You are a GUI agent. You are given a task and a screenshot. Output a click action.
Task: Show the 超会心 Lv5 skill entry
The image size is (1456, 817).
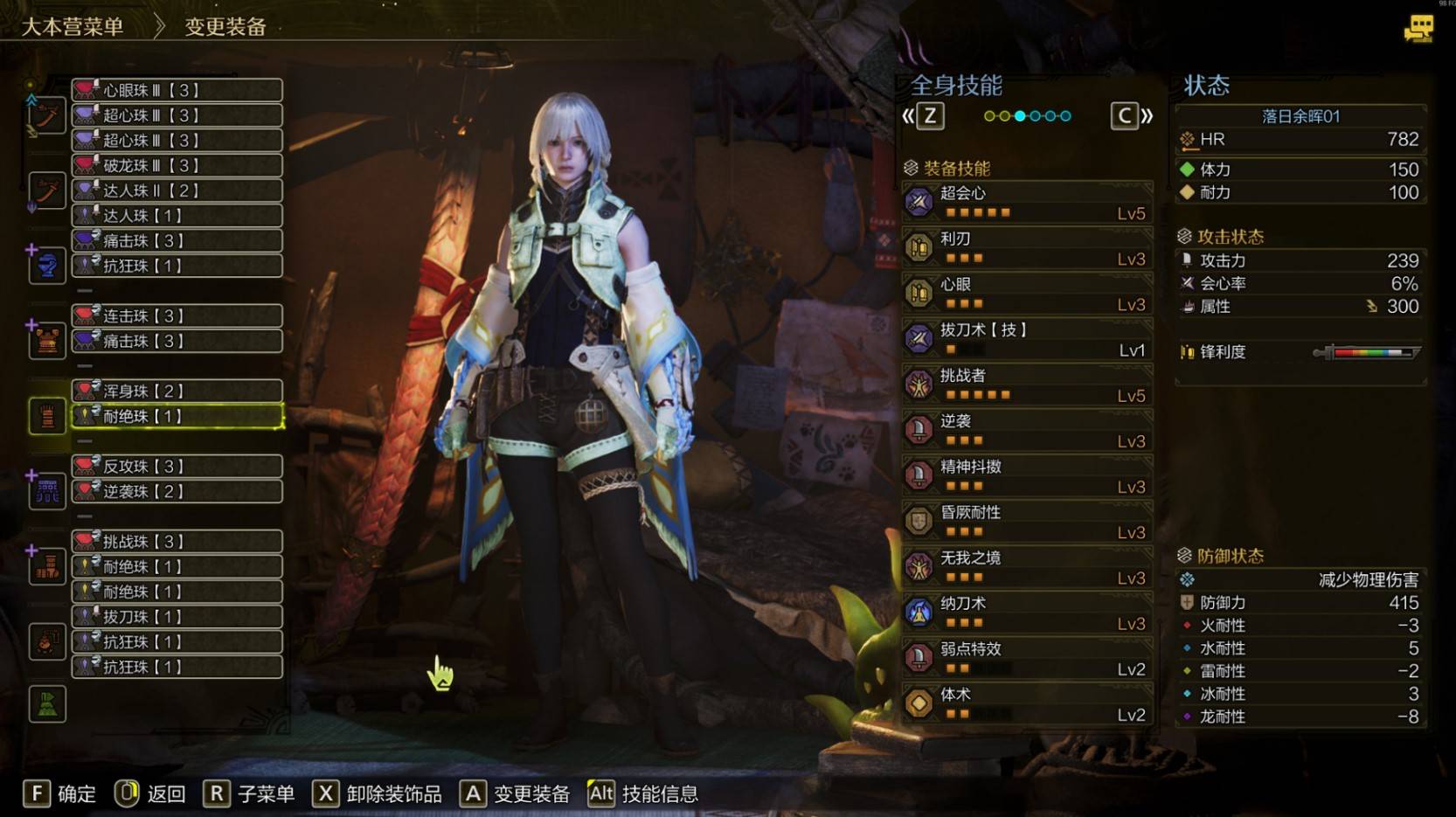pos(1027,202)
